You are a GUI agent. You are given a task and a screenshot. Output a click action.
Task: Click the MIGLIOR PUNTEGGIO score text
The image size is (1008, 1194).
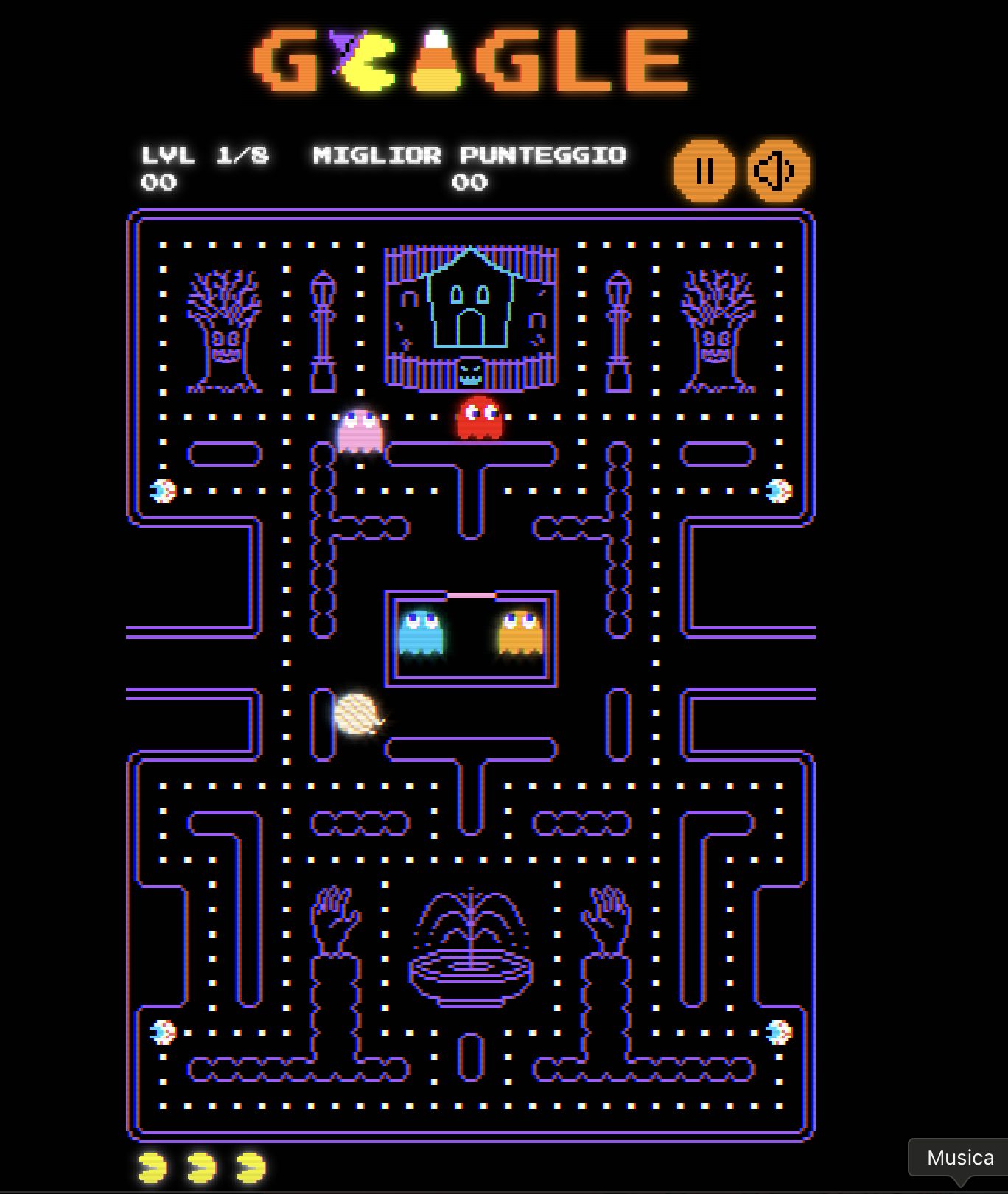(x=470, y=156)
